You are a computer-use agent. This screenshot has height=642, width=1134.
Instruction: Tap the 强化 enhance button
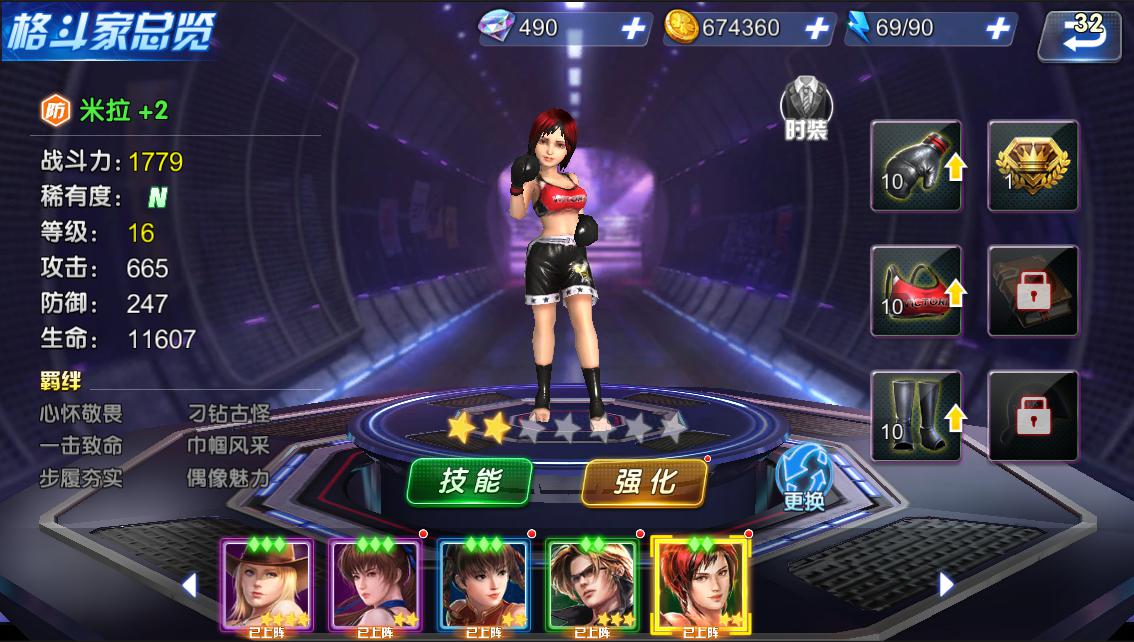[644, 483]
